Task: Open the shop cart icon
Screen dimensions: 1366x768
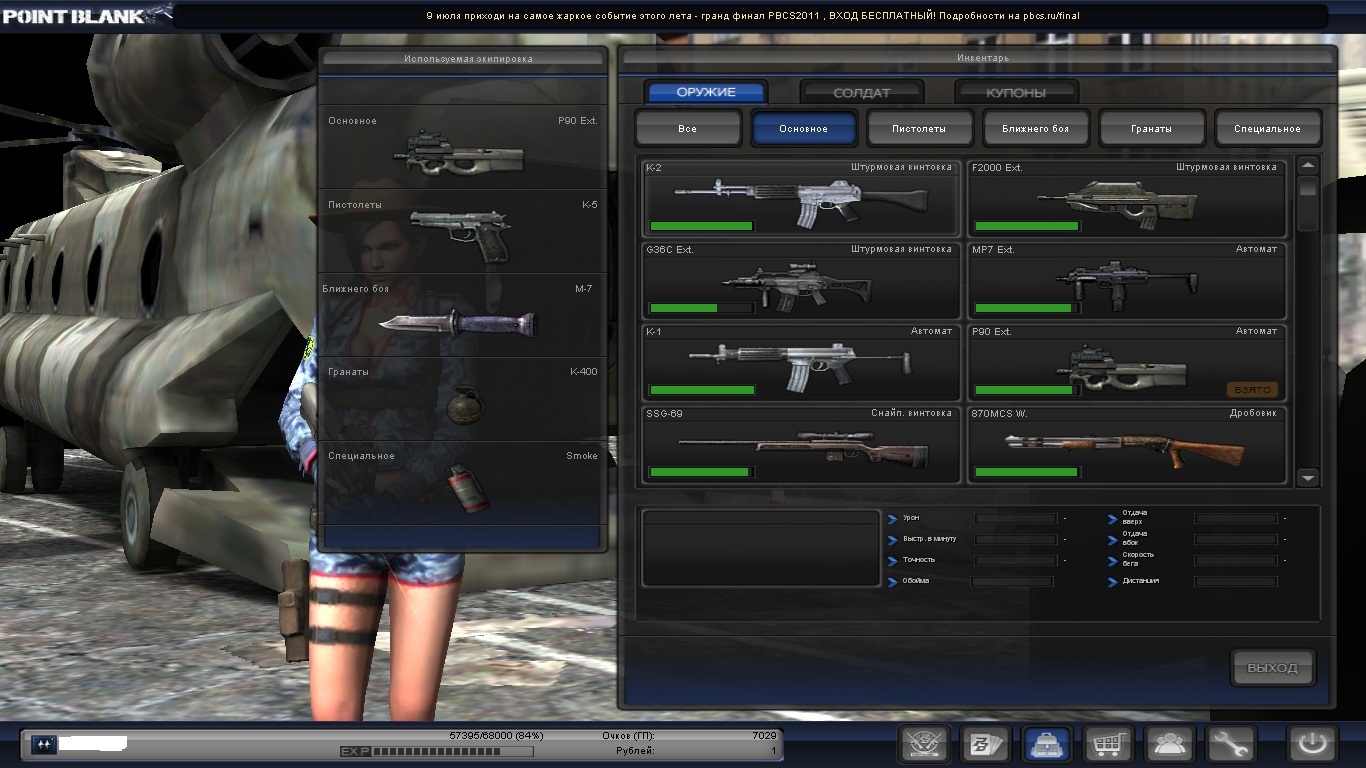Action: pos(1109,744)
